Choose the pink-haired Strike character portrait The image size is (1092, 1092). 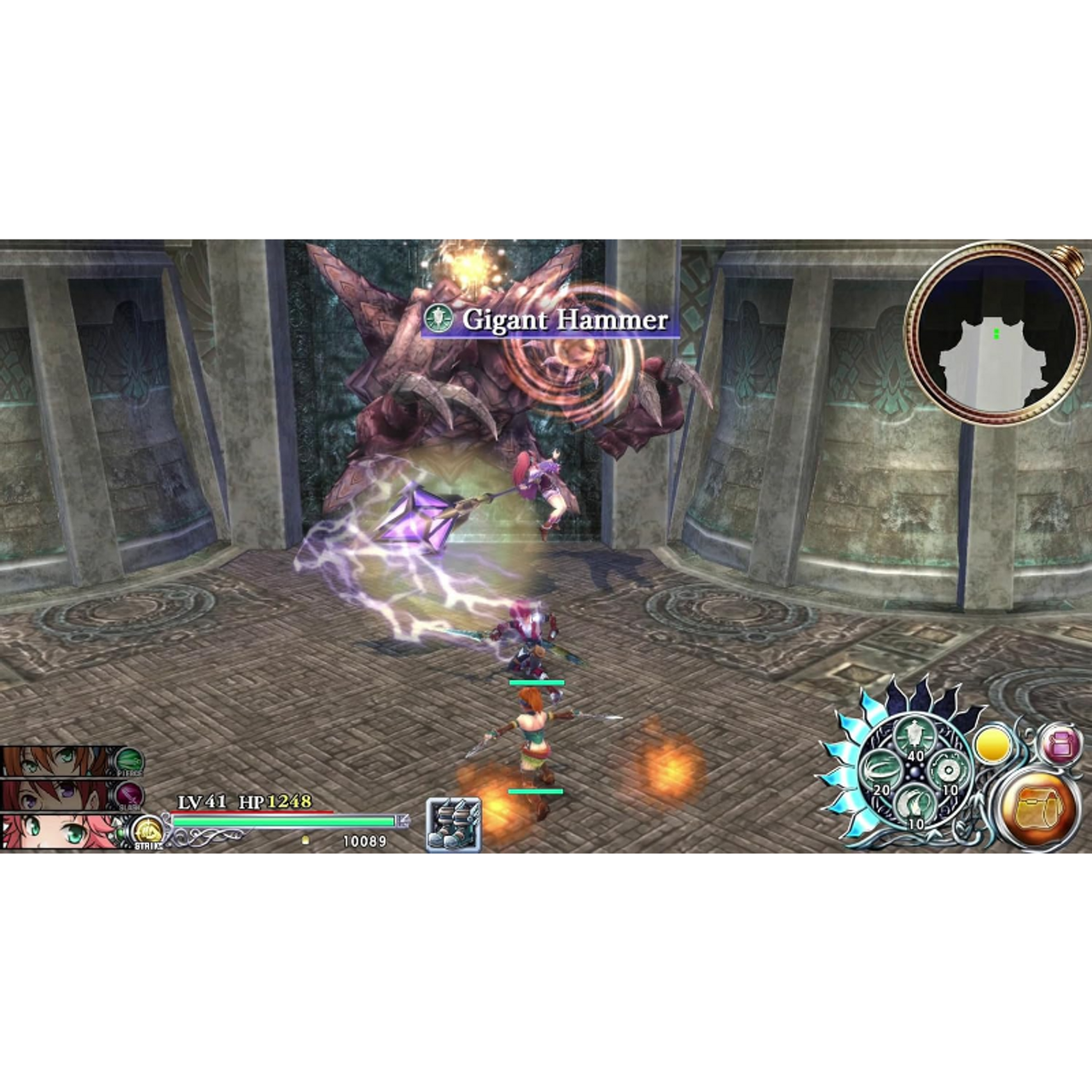coord(60,831)
